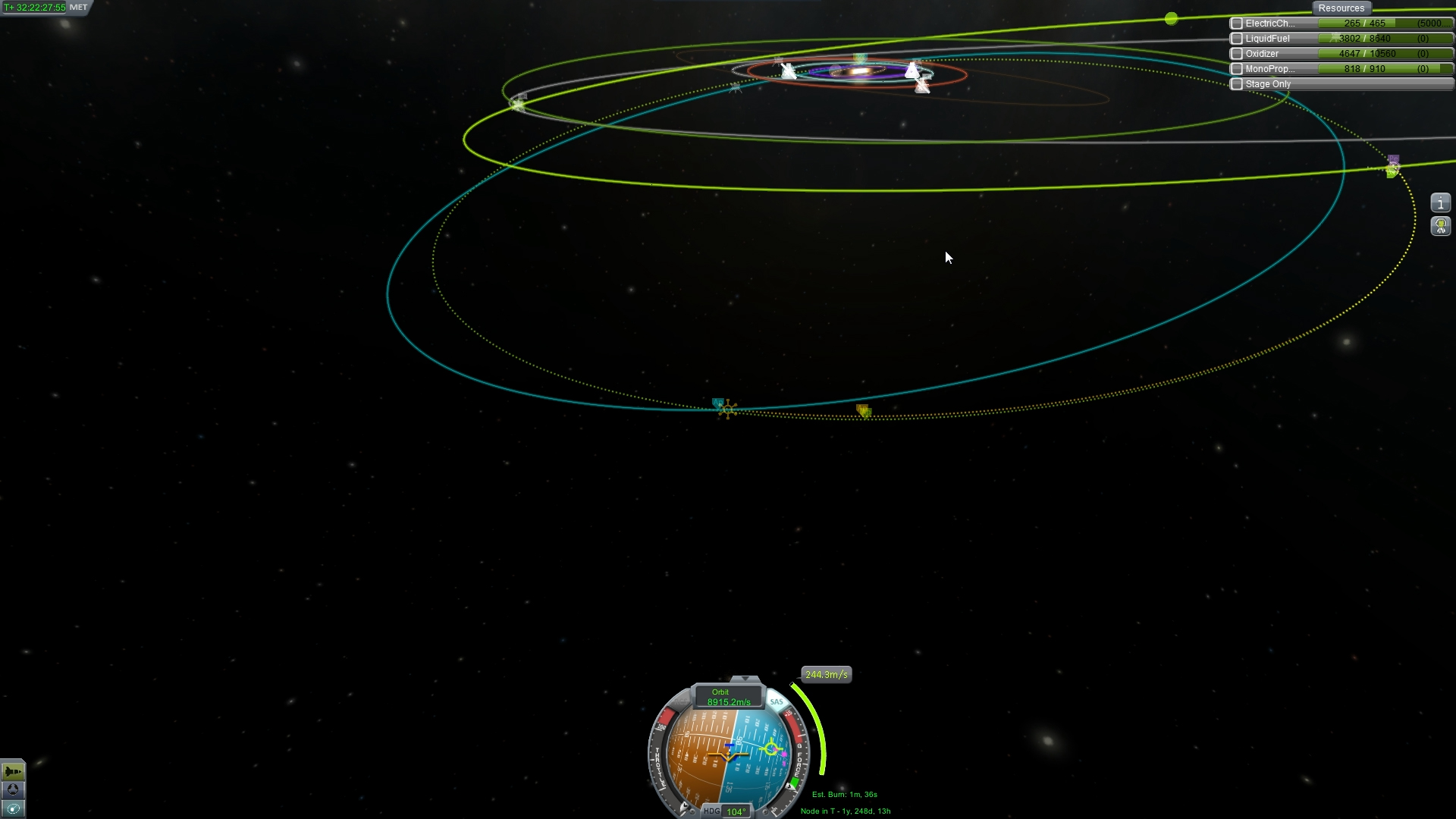
Task: Switch to docking mode circle icon
Action: [13, 789]
